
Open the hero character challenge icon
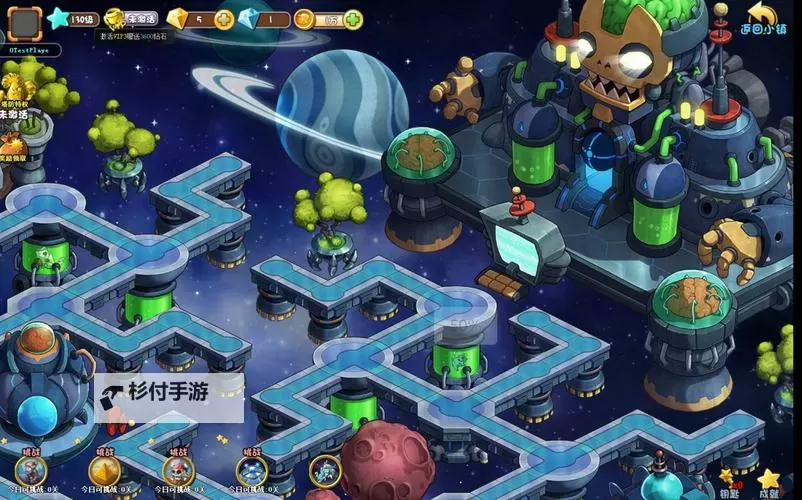32,470
